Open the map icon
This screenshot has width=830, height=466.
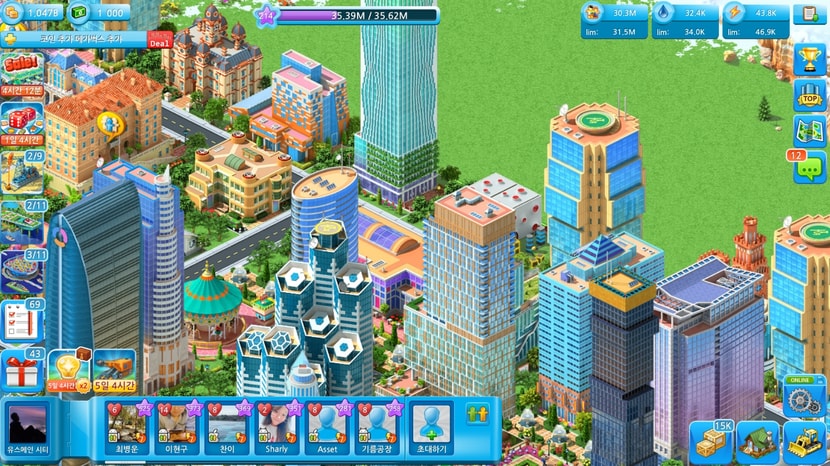pos(808,130)
